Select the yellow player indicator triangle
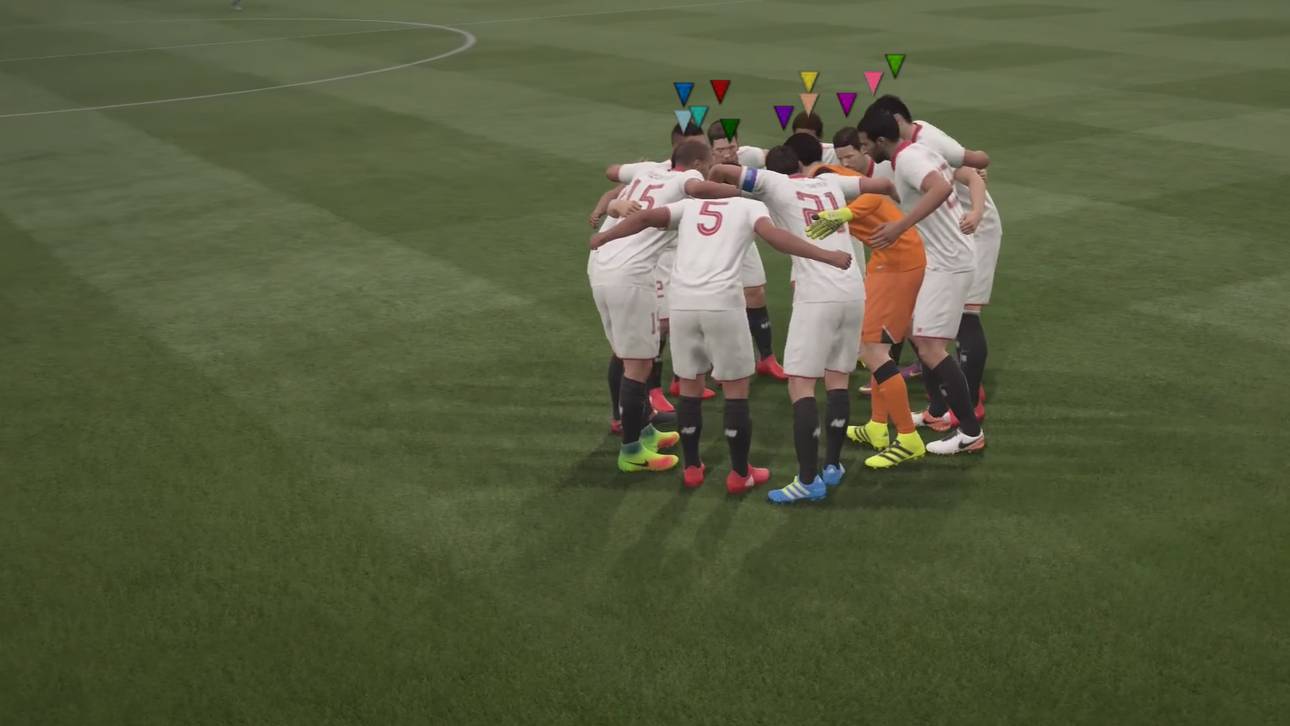 [809, 79]
